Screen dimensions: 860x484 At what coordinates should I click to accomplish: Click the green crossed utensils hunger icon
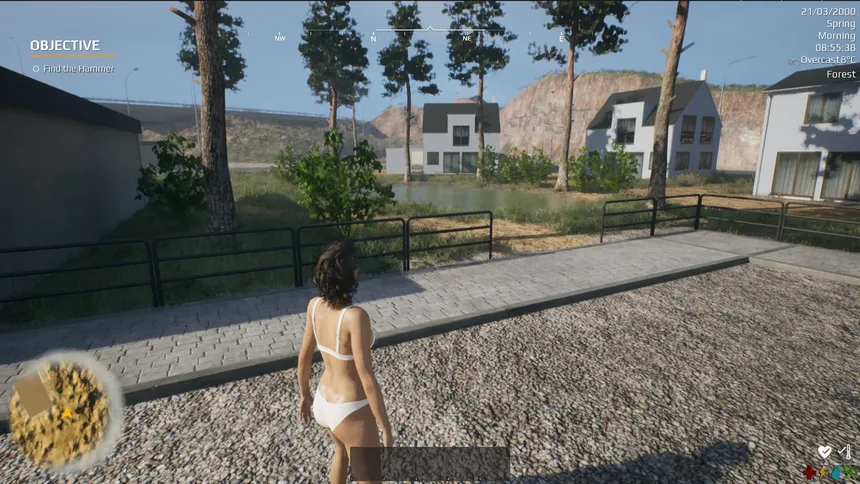(851, 472)
